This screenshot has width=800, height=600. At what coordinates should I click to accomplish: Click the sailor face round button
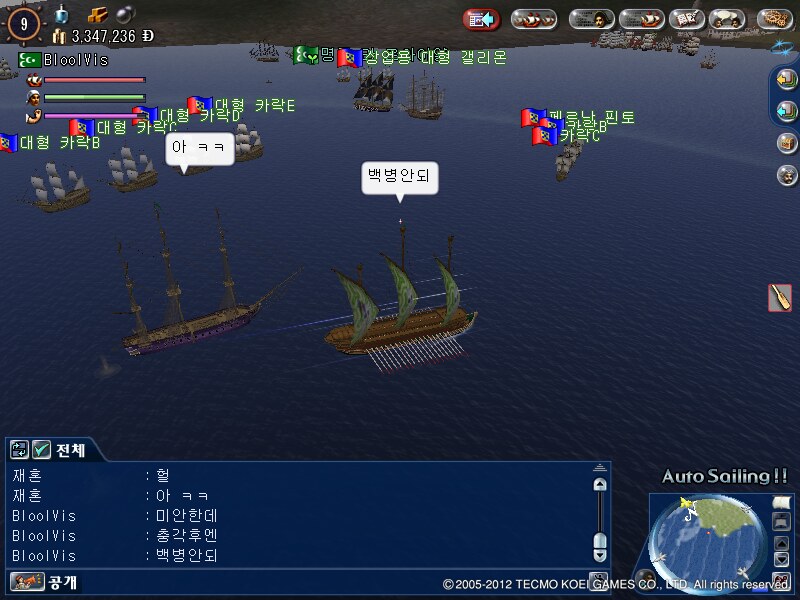point(787,175)
